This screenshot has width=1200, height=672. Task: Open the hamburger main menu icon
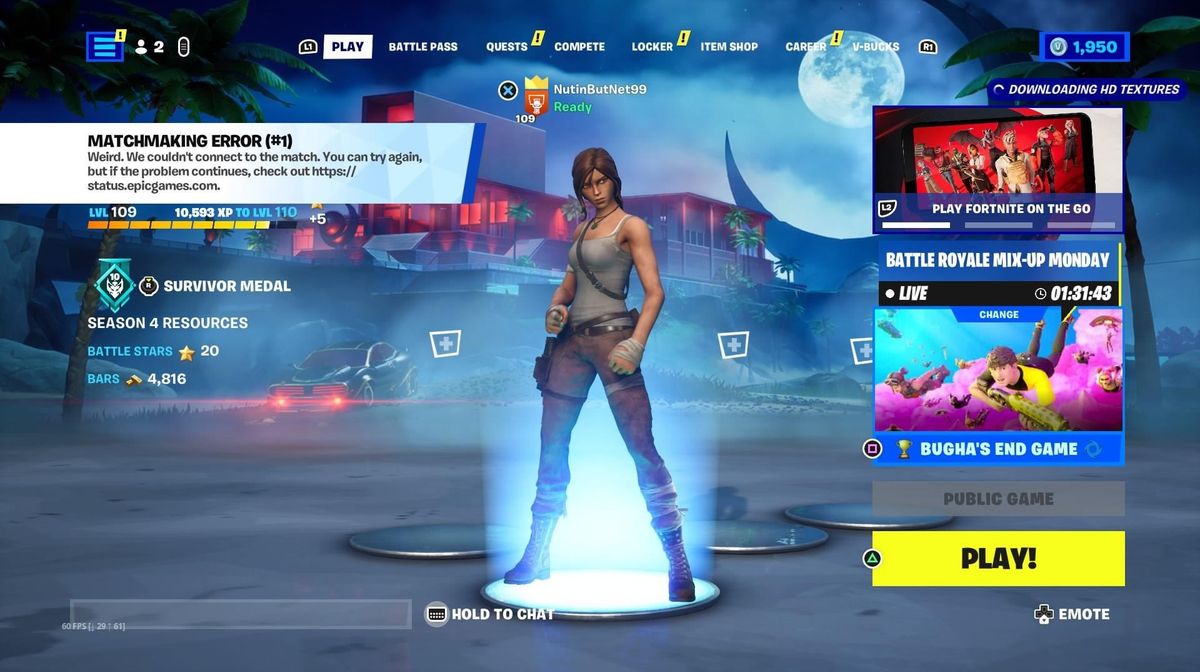104,46
